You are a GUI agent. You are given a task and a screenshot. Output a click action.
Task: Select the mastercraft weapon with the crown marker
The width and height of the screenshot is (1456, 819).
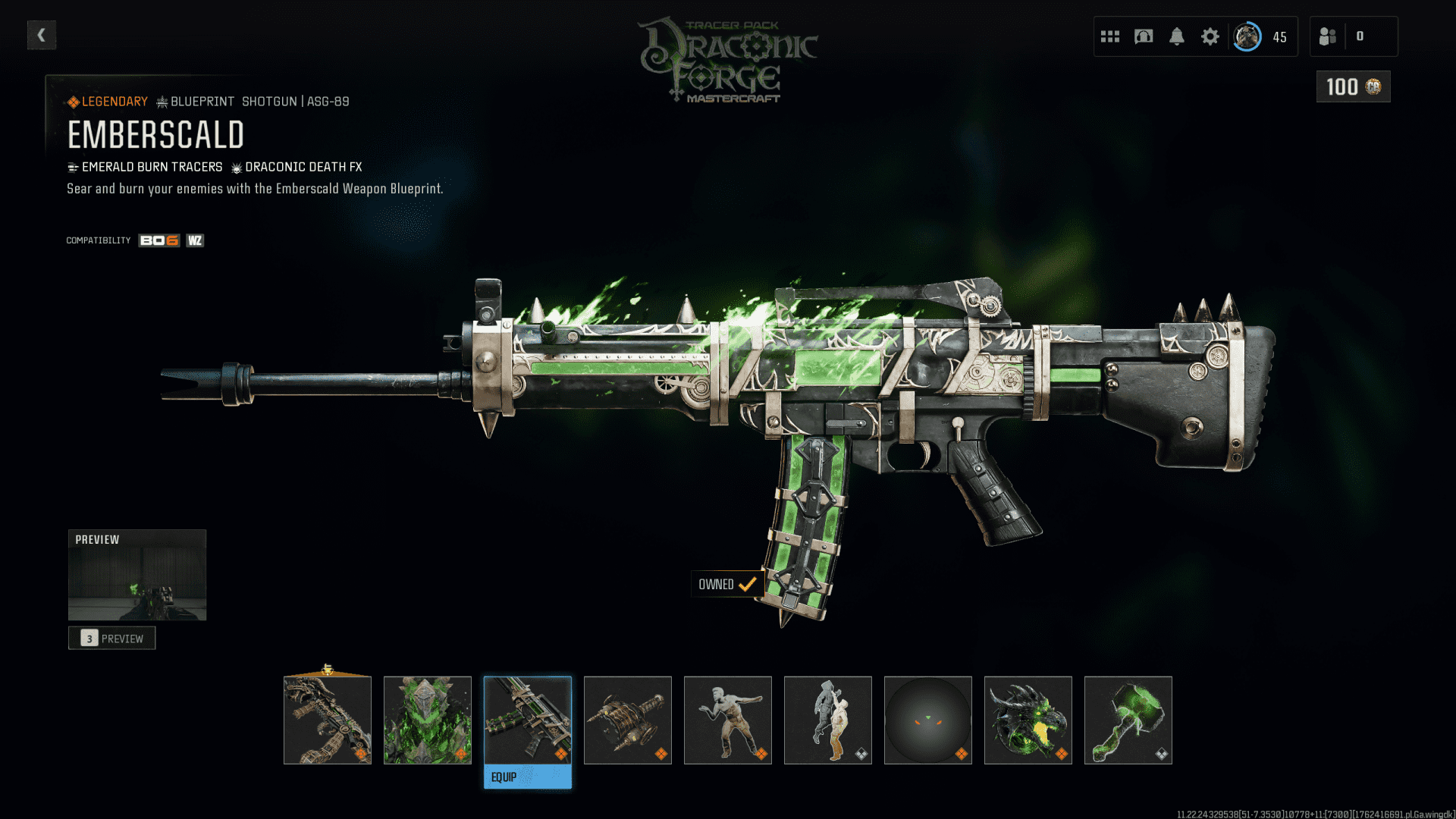(x=328, y=720)
